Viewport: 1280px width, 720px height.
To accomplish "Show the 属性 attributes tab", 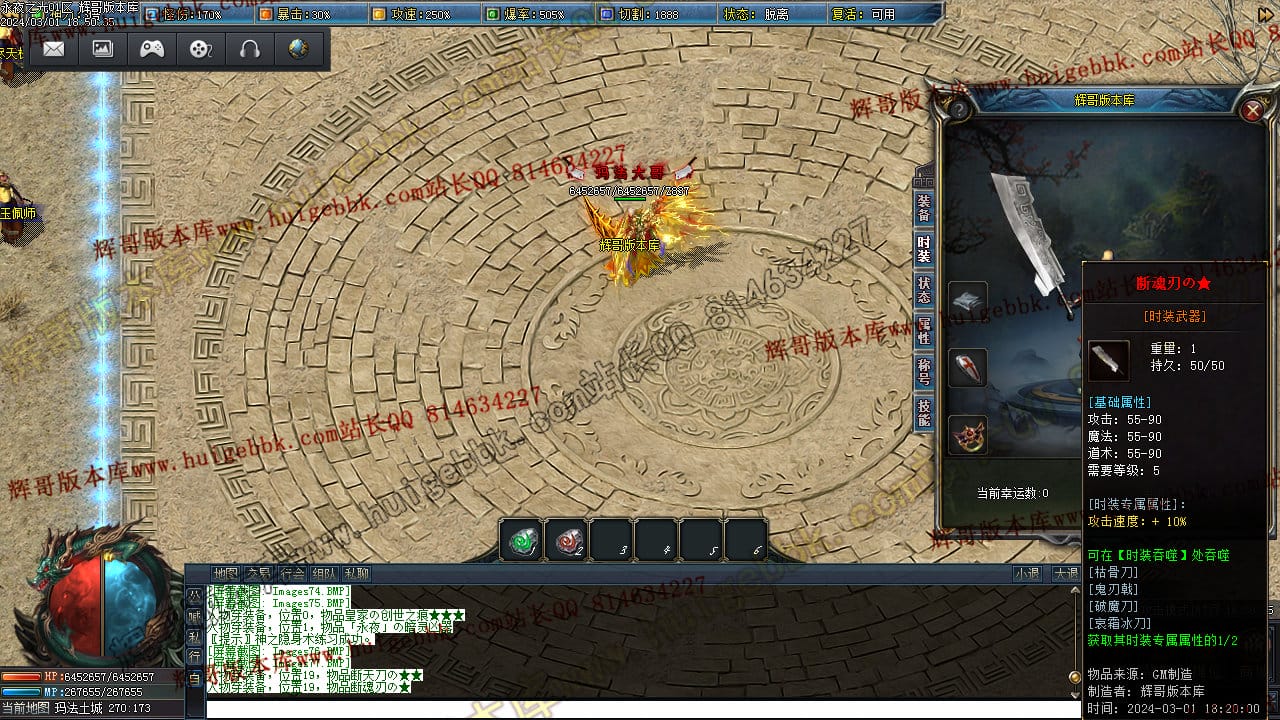I will coord(924,331).
